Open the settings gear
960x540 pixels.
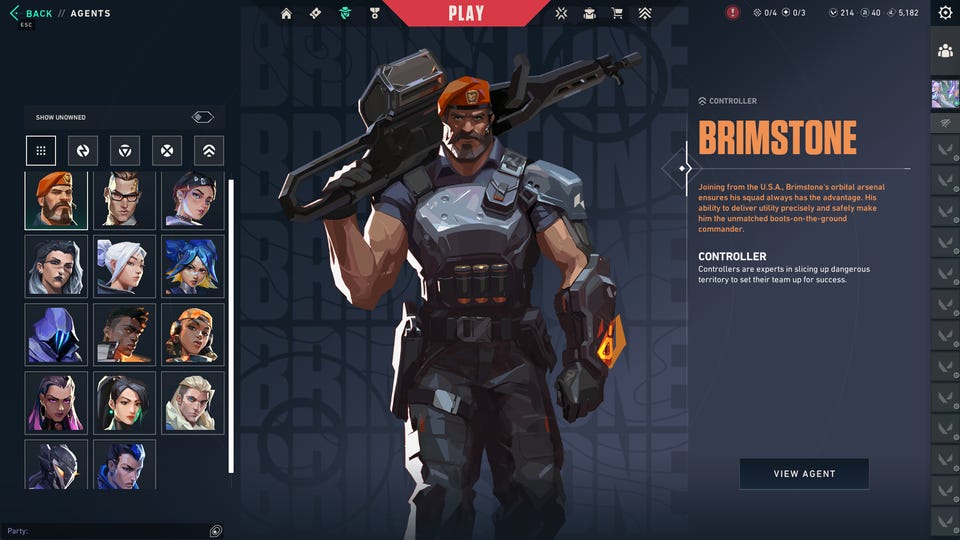click(945, 13)
